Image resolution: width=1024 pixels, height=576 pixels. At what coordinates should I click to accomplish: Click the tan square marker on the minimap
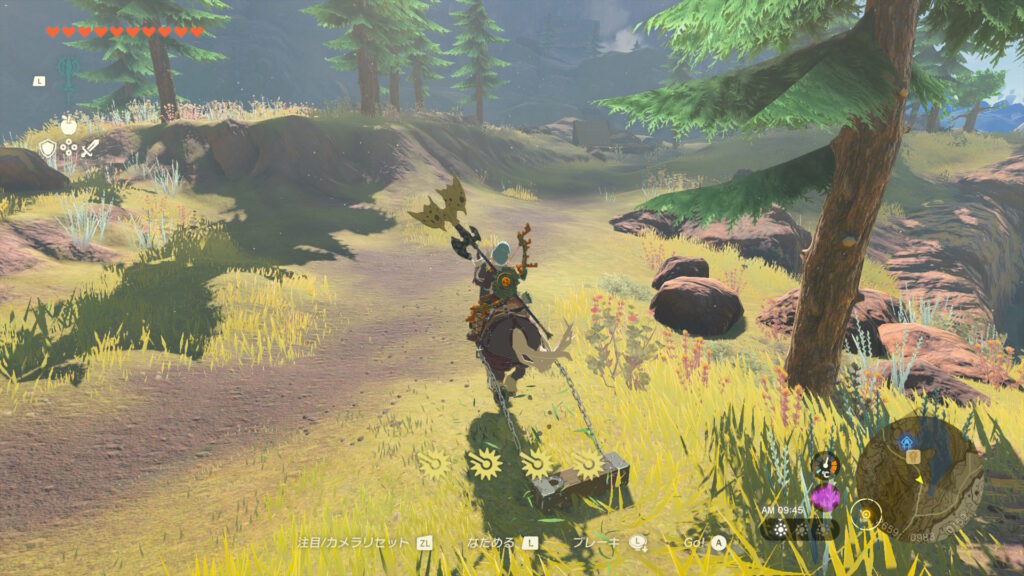coord(913,457)
